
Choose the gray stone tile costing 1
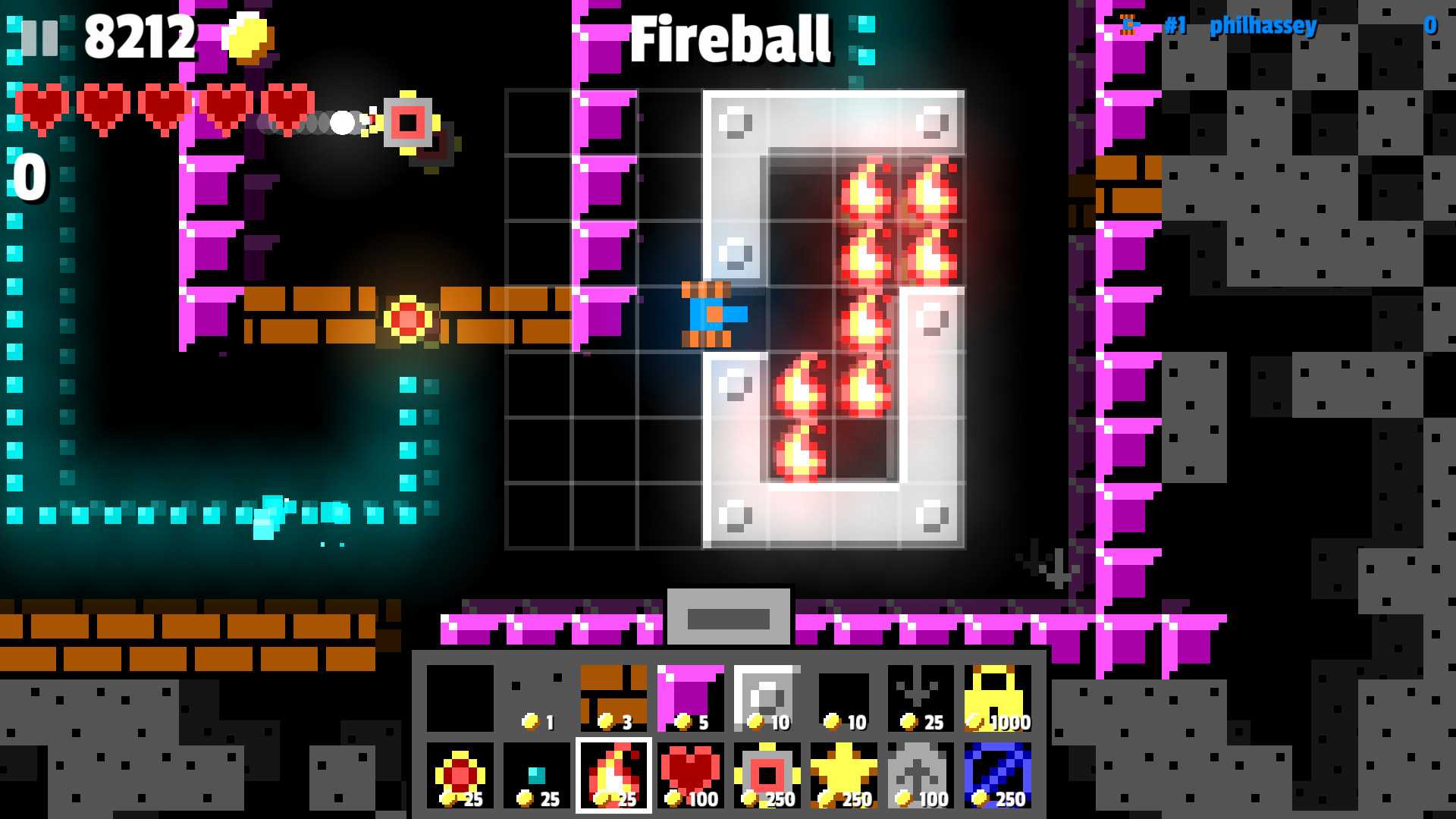pos(536,698)
